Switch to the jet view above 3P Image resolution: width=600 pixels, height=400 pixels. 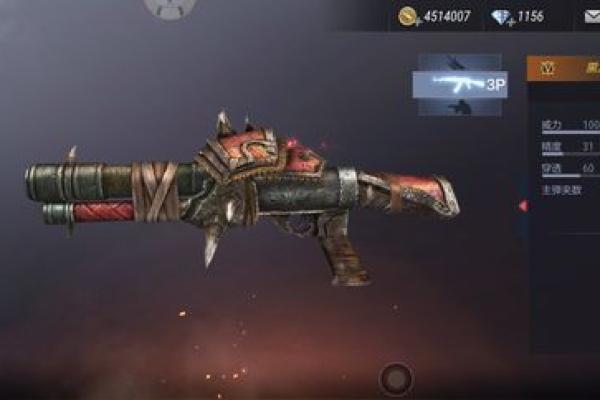coord(459,62)
